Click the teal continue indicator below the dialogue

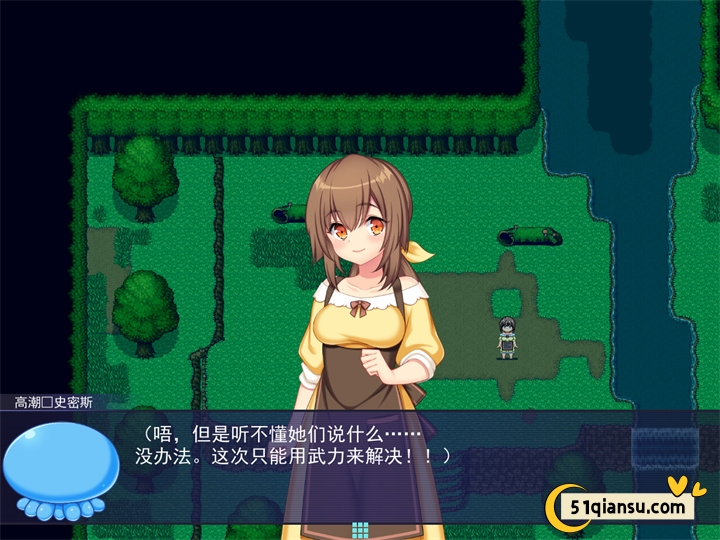click(360, 530)
